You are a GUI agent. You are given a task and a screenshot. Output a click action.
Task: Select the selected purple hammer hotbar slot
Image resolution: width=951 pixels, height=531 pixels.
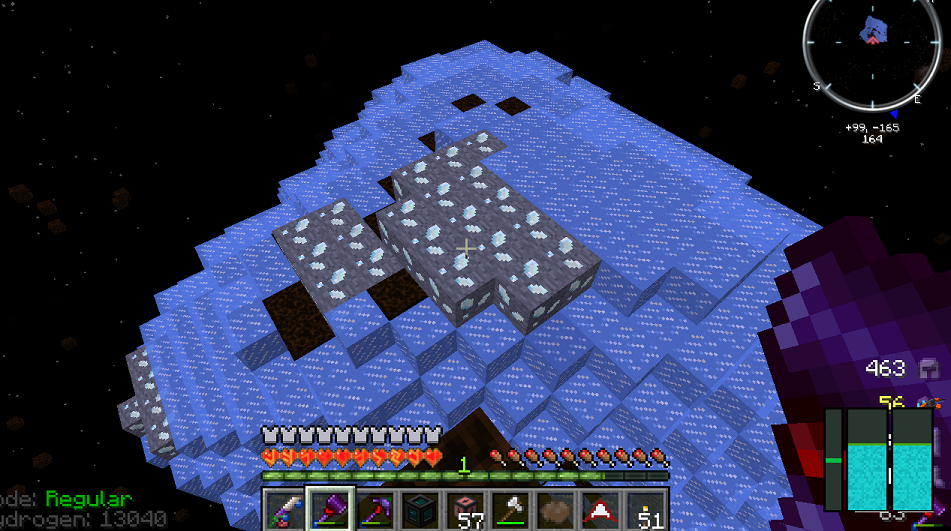(329, 509)
